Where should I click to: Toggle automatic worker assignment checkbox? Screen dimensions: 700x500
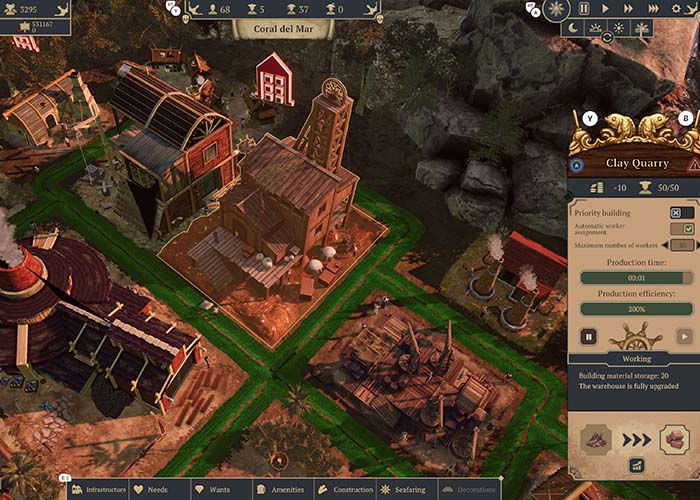tap(688, 229)
